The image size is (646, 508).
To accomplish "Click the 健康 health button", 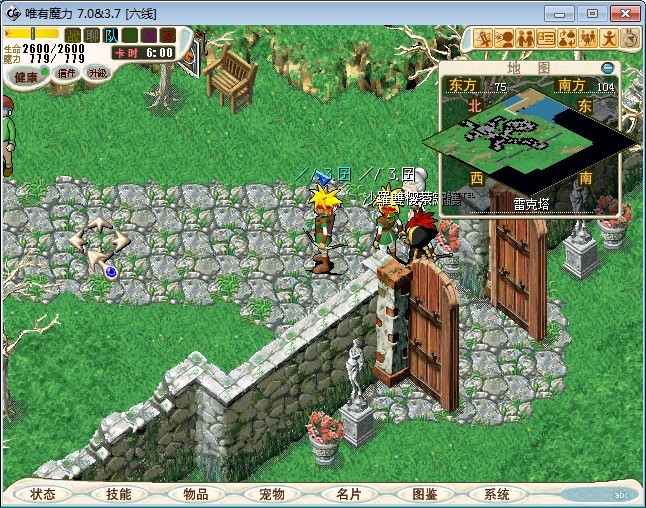I will (x=27, y=76).
